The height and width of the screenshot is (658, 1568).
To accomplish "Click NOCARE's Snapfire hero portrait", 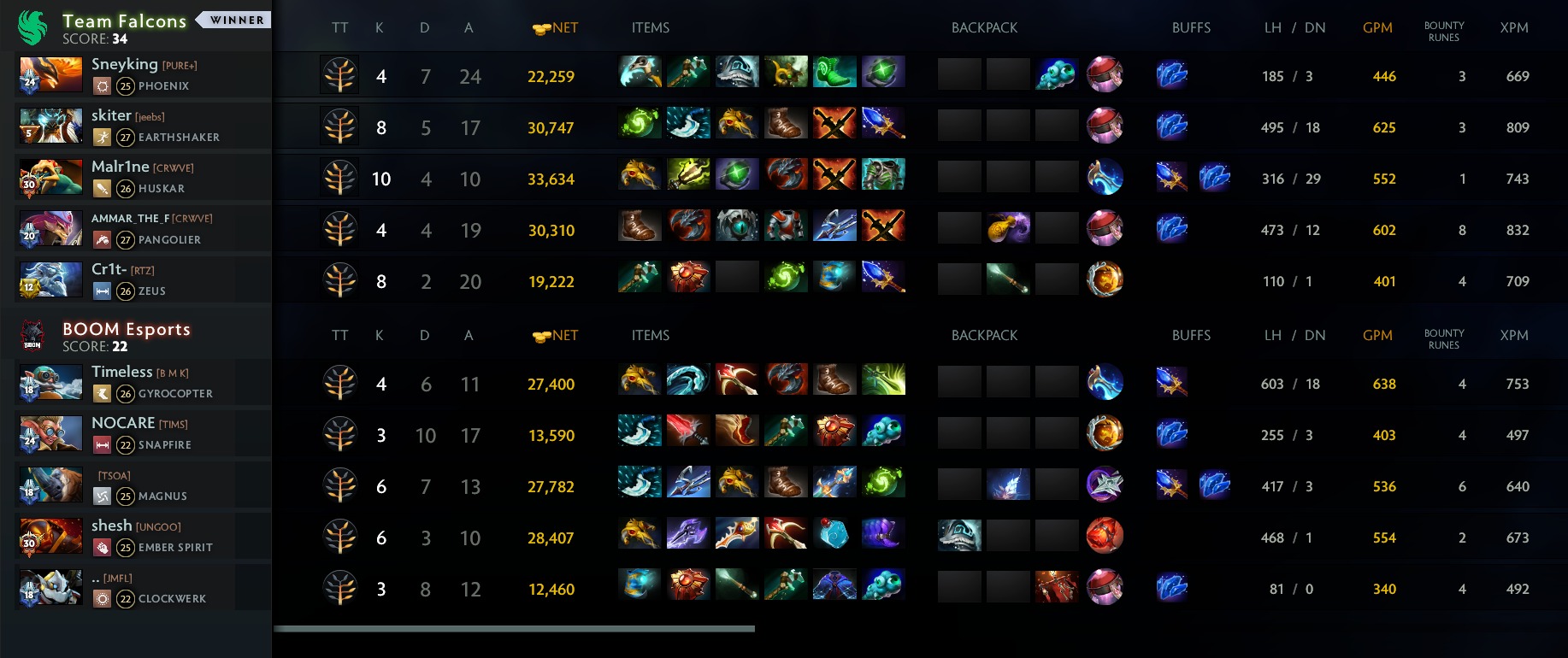I will pyautogui.click(x=50, y=434).
